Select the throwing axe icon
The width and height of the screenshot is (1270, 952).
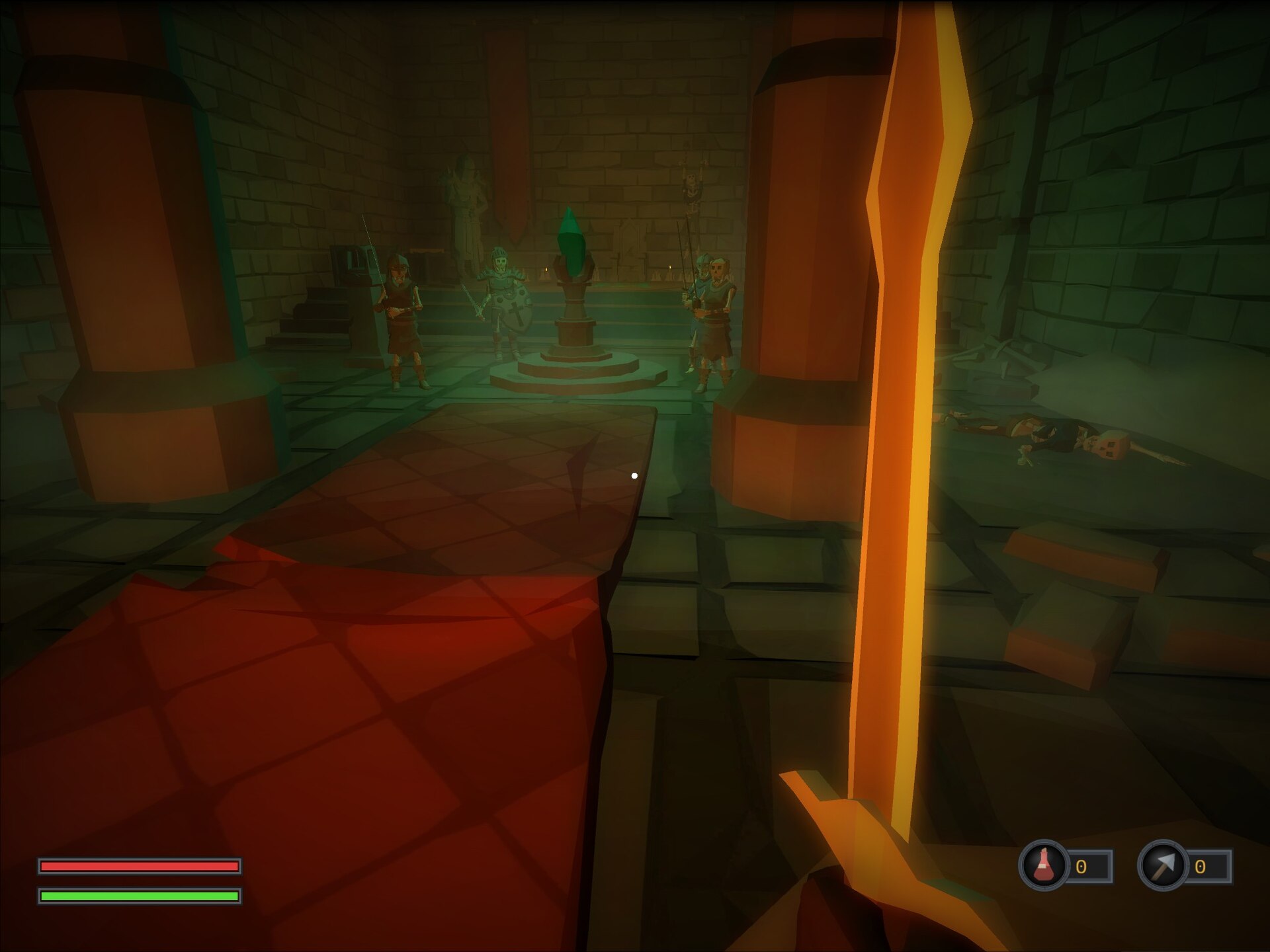(x=1162, y=865)
